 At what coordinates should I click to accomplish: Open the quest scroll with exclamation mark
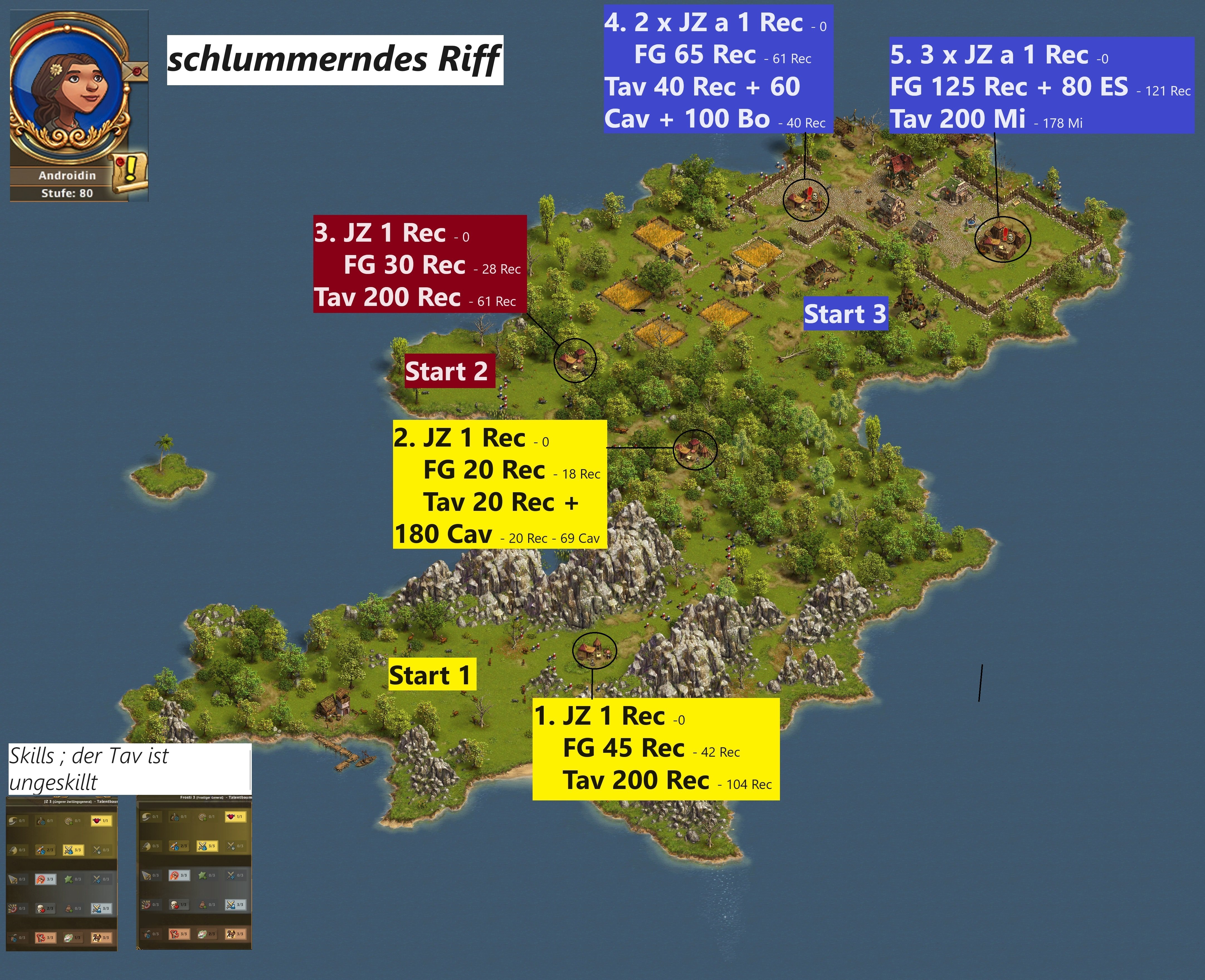(130, 172)
